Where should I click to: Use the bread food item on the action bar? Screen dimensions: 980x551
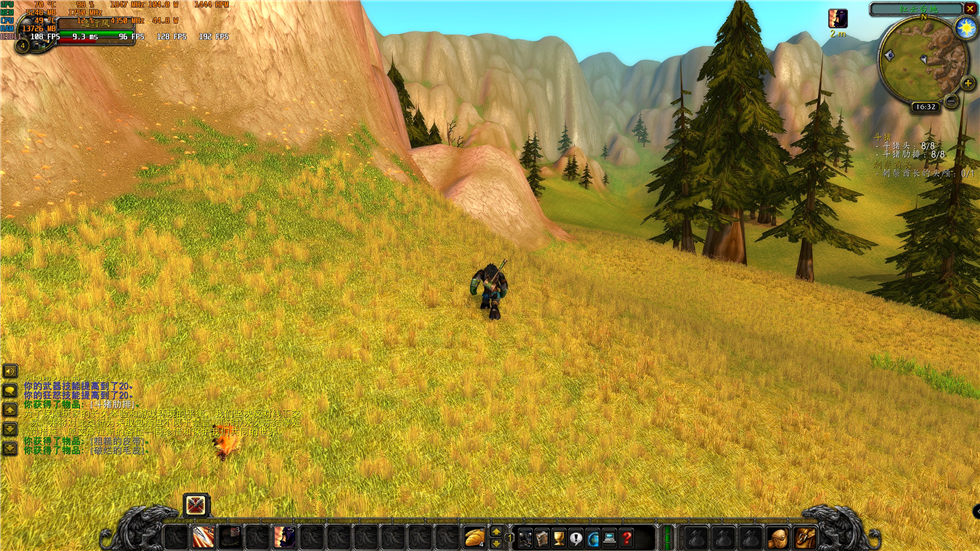475,539
